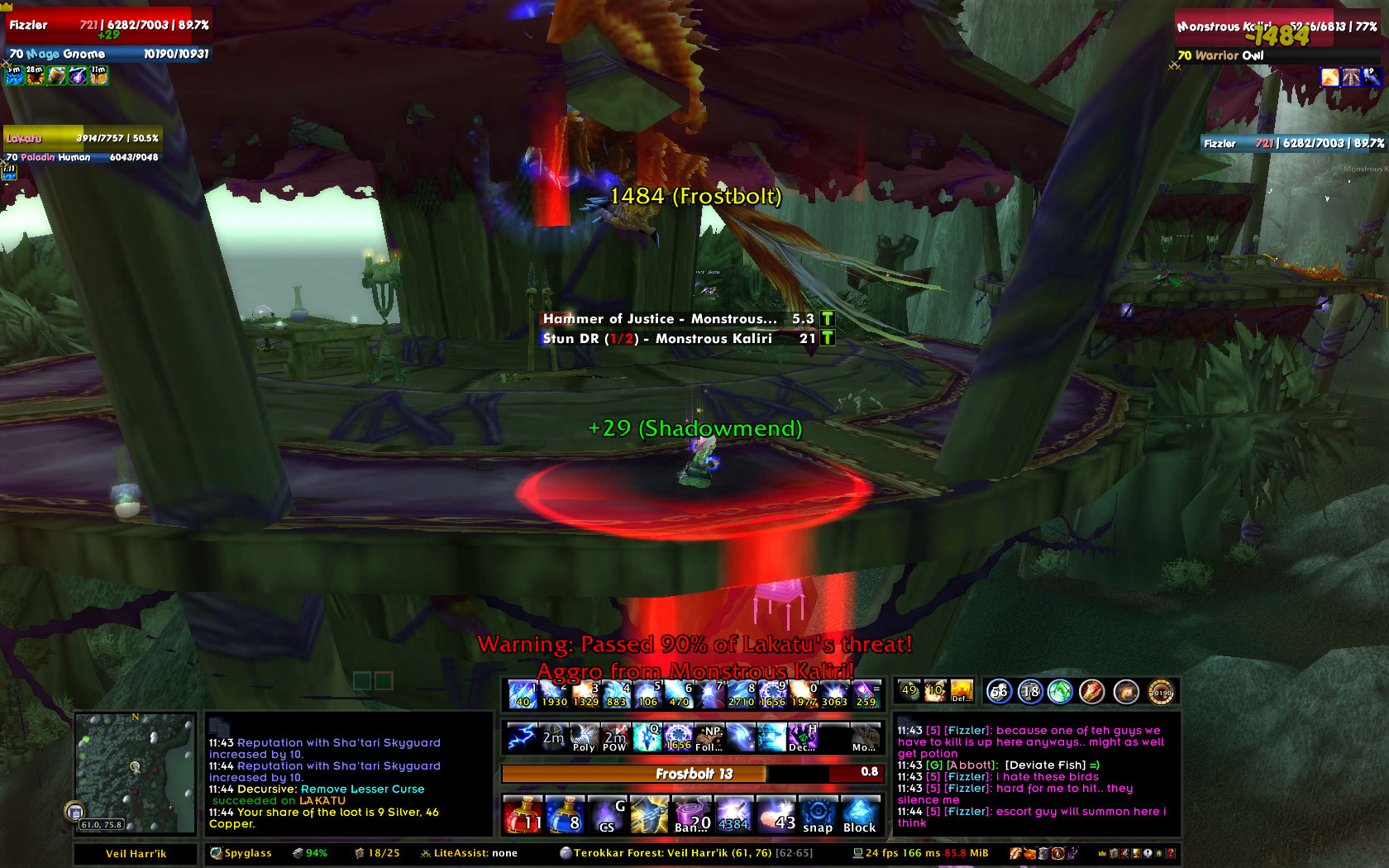Select the round green gem icon
The width and height of the screenshot is (1389, 868).
click(x=1060, y=691)
